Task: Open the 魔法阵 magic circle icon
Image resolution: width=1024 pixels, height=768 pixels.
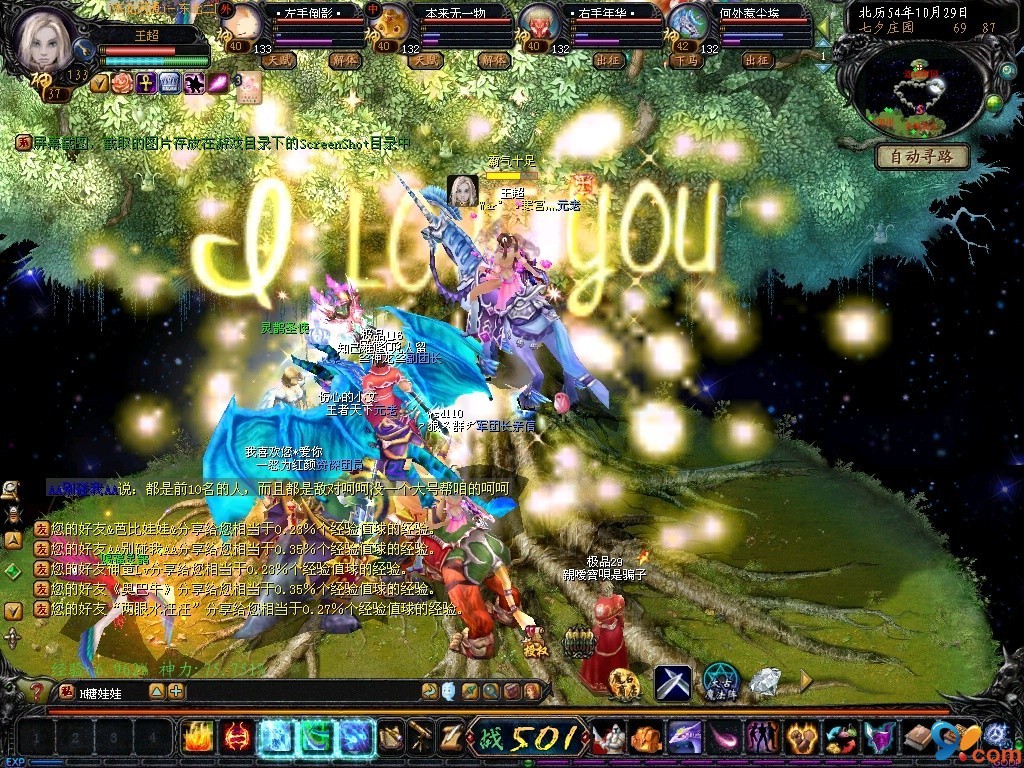Action: point(720,681)
